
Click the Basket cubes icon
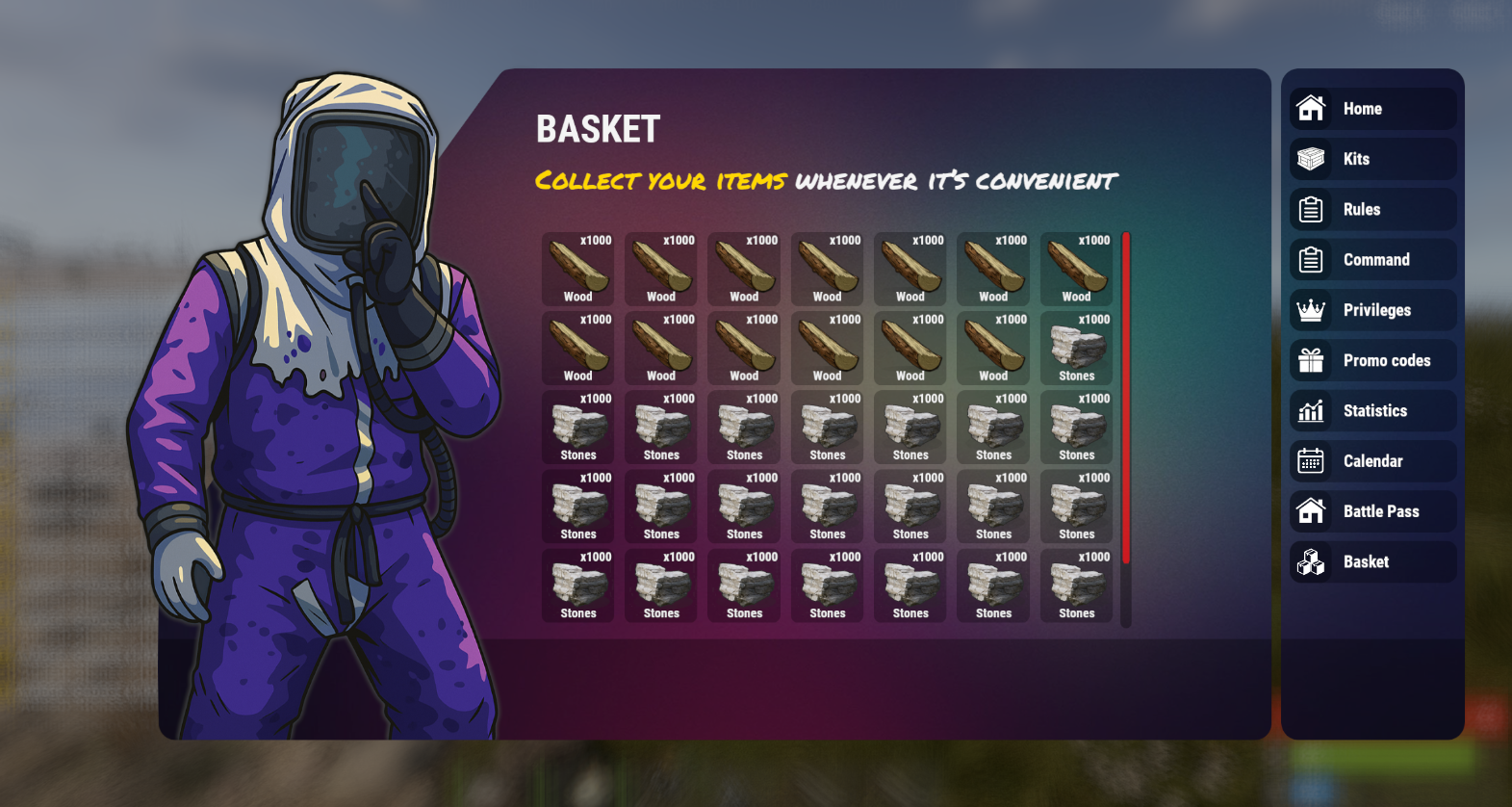click(x=1311, y=561)
